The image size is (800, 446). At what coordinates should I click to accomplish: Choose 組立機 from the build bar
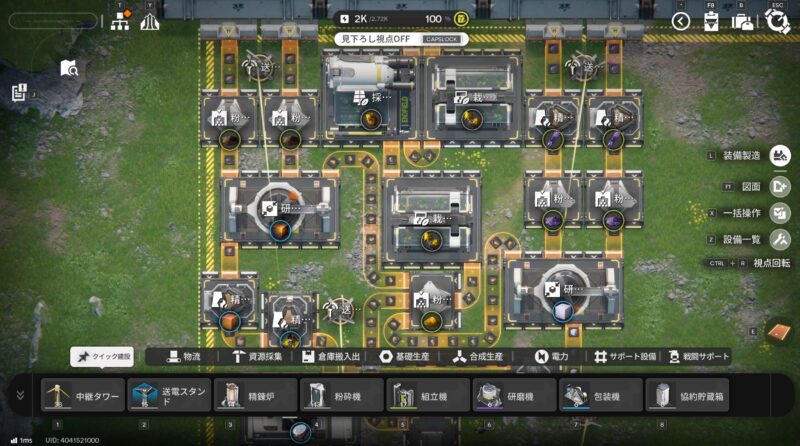click(427, 395)
